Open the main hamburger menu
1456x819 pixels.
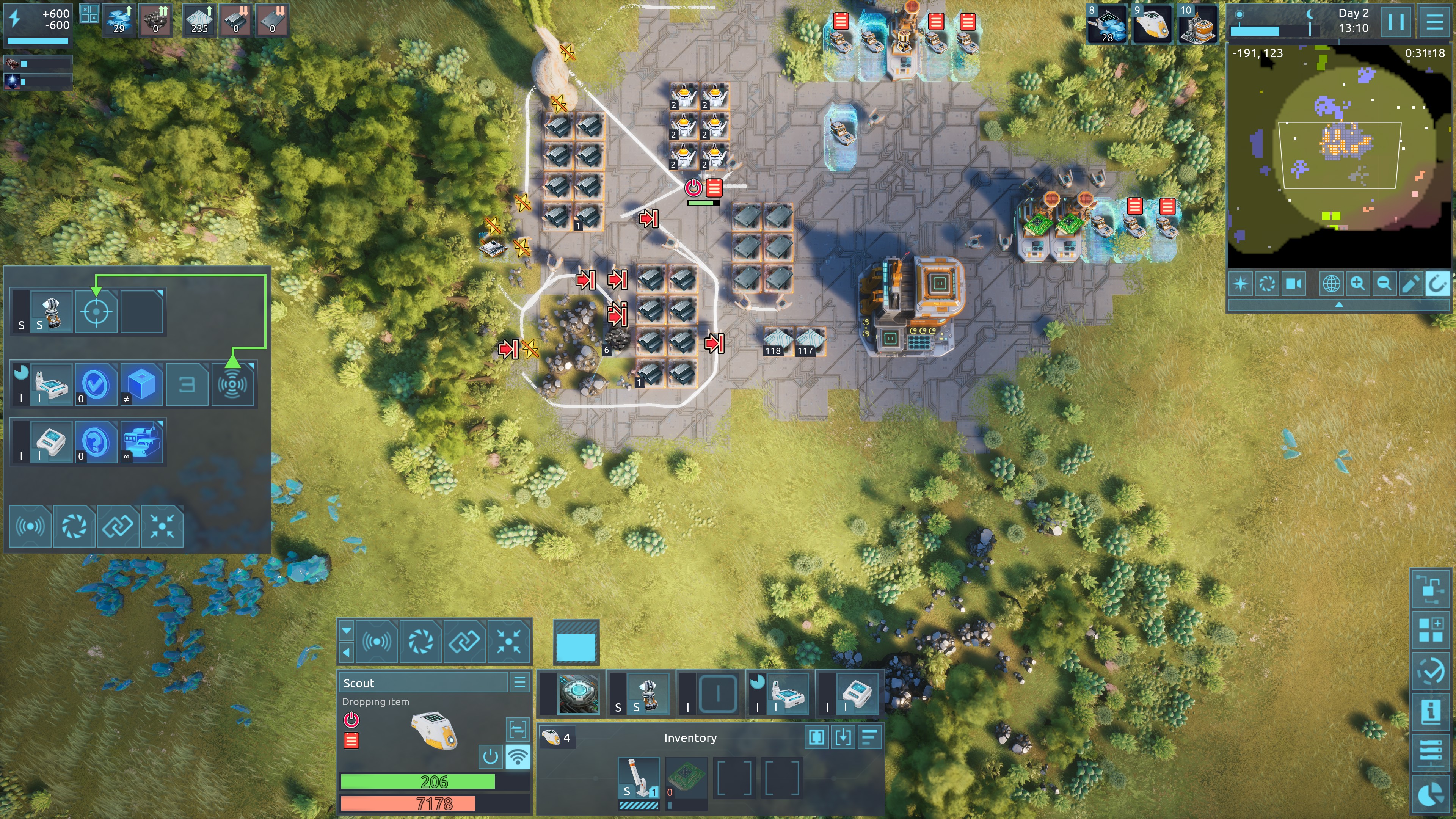click(x=1434, y=22)
